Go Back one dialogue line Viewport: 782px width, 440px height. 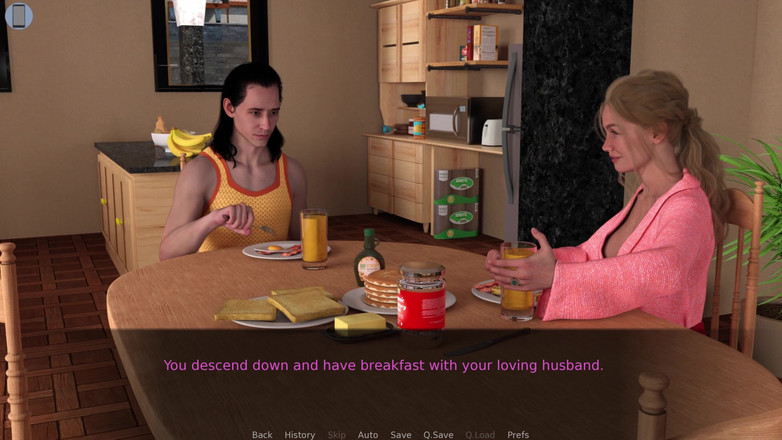[262, 434]
